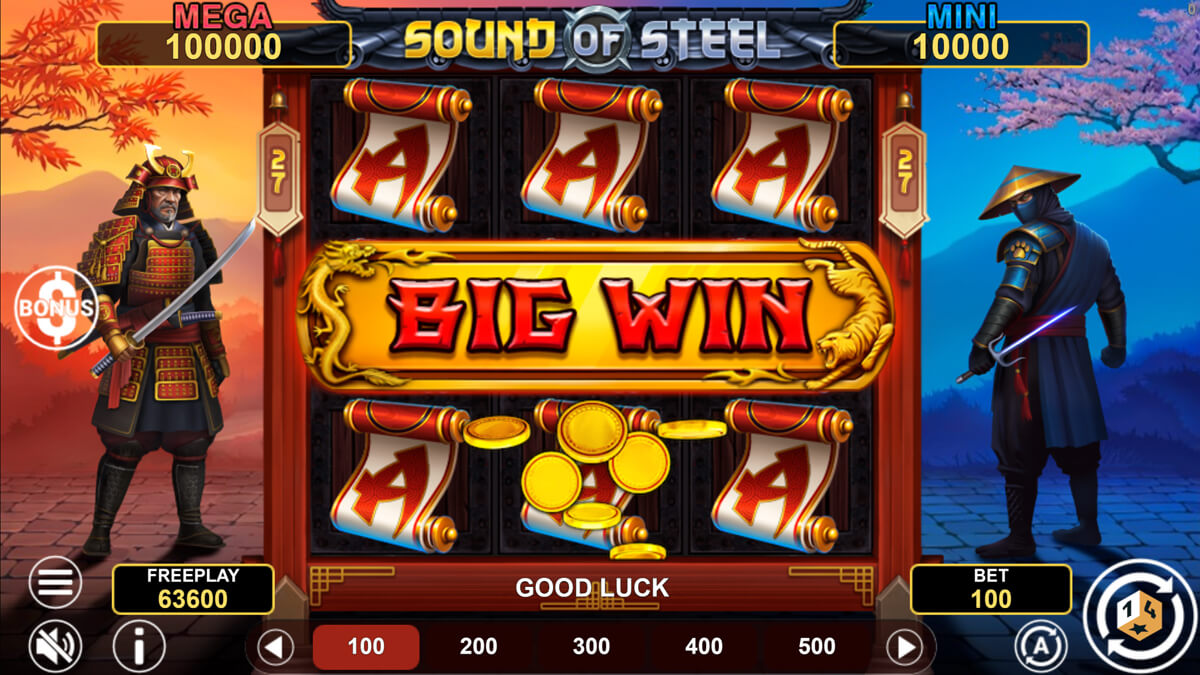Viewport: 1200px width, 675px height.
Task: Choose the 200 bet value
Action: point(478,647)
